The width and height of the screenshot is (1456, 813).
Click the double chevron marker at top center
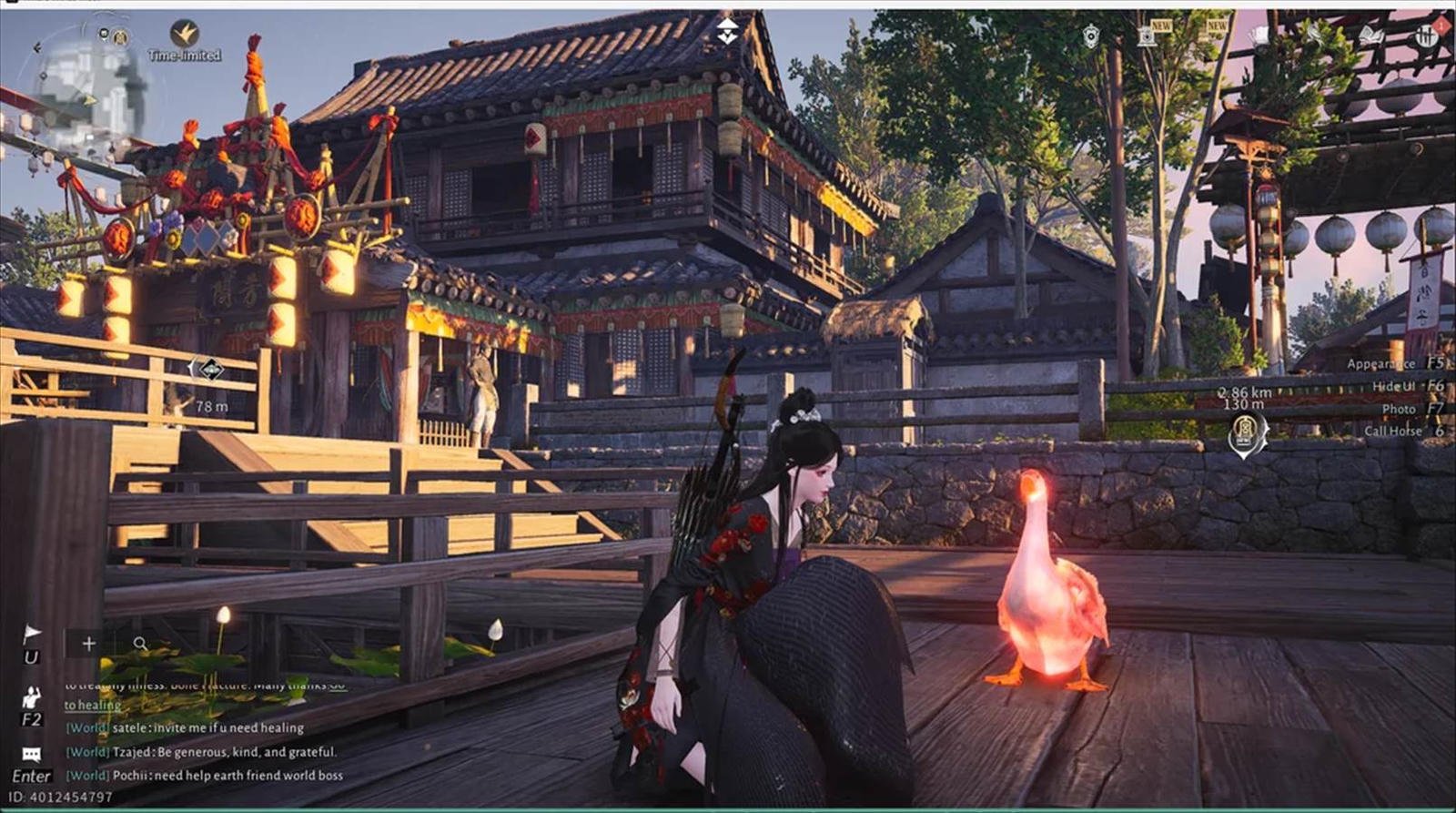[727, 31]
